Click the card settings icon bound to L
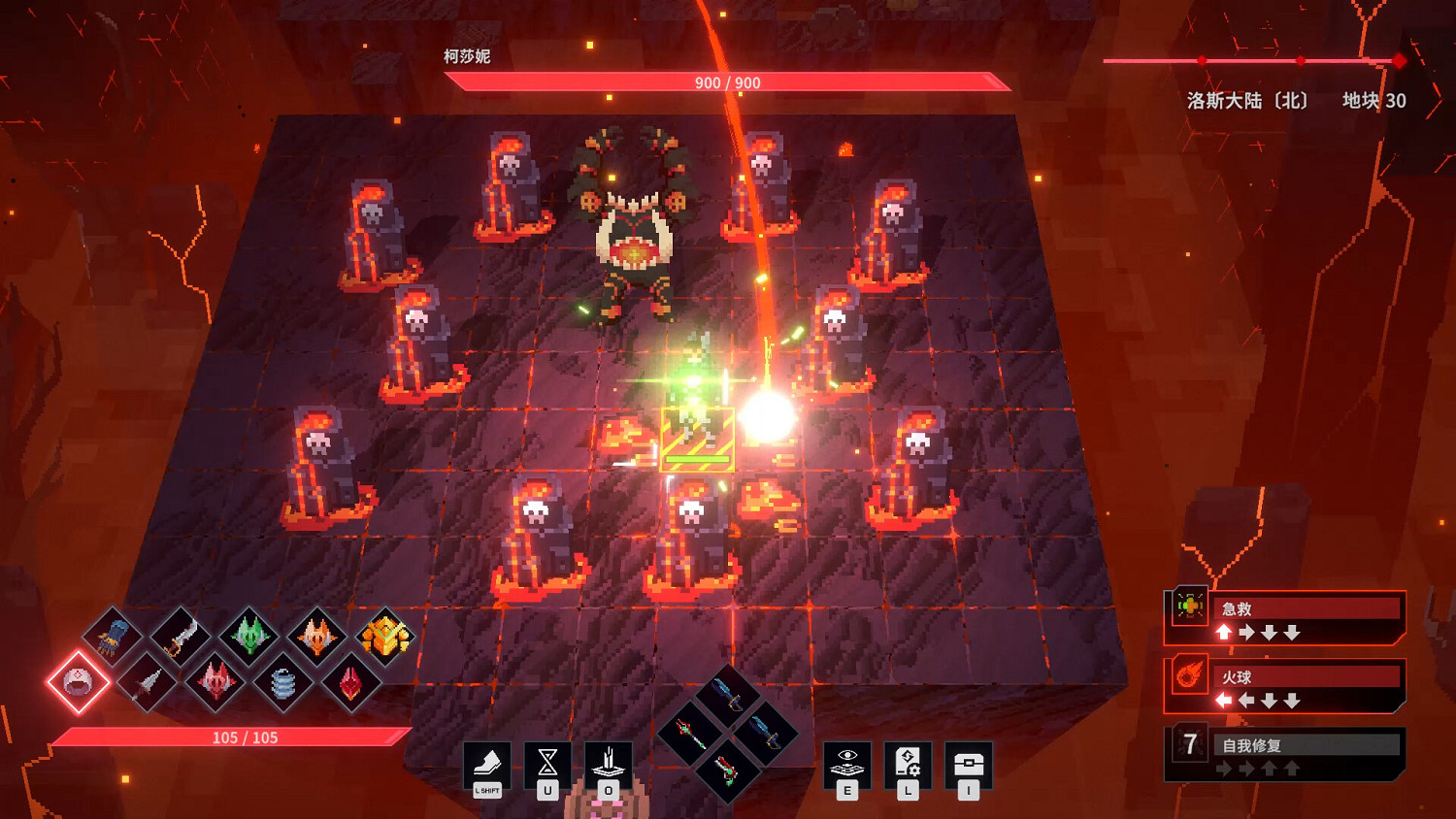This screenshot has height=819, width=1456. point(909,759)
